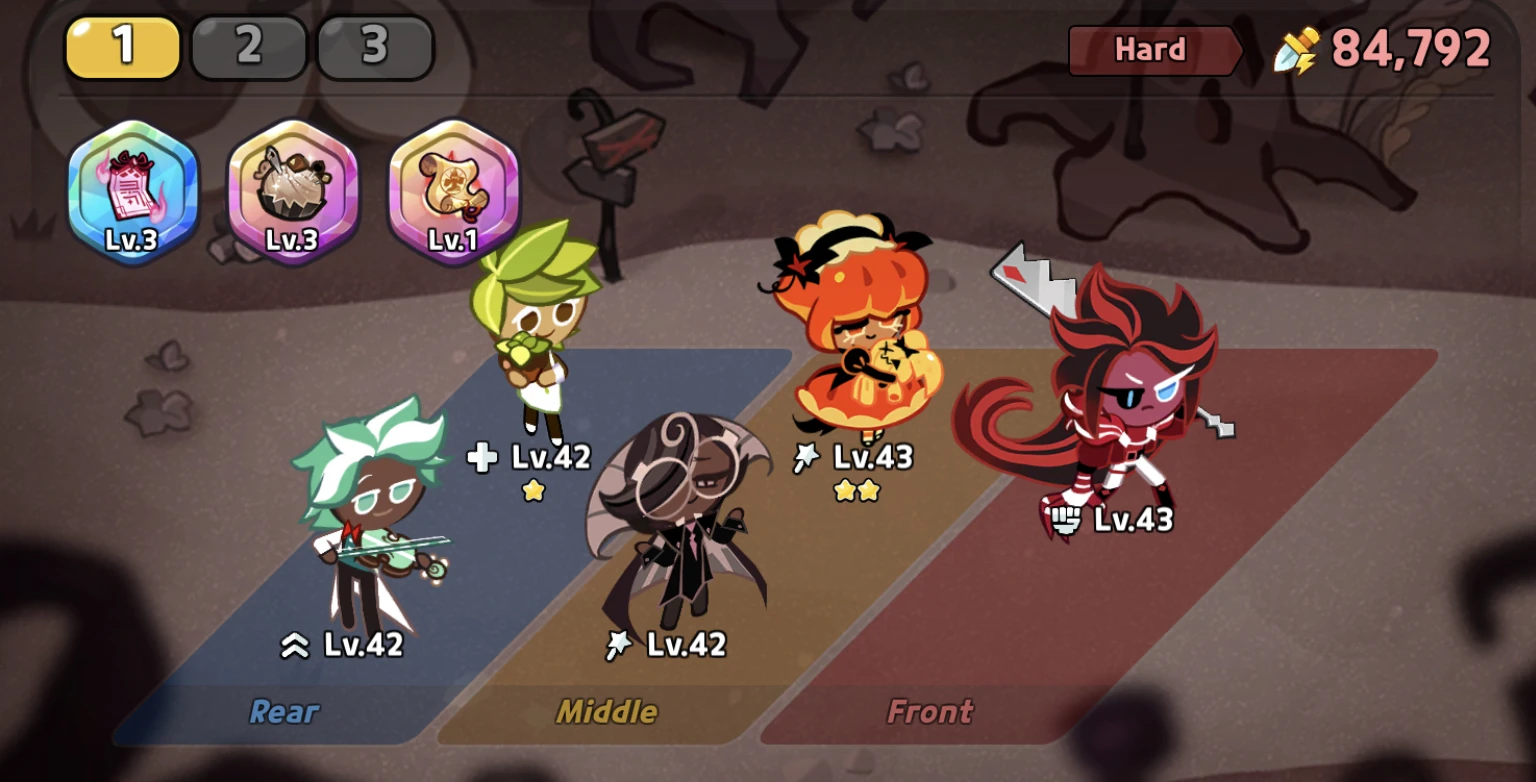Click the healing plus icon beside Herb Cookie's level

pyautogui.click(x=483, y=456)
